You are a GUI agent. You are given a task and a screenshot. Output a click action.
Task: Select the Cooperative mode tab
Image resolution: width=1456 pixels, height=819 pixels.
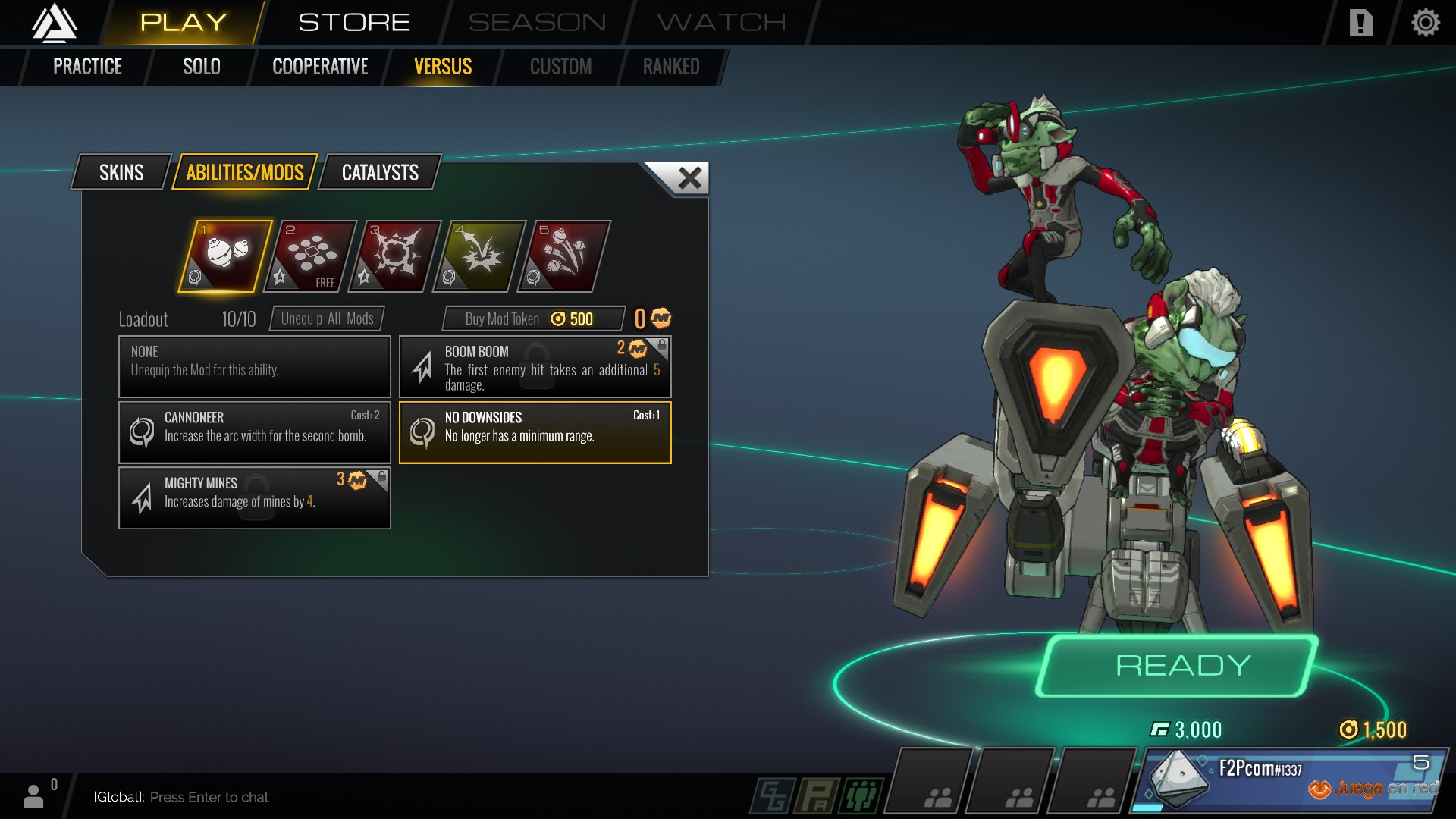tap(320, 67)
